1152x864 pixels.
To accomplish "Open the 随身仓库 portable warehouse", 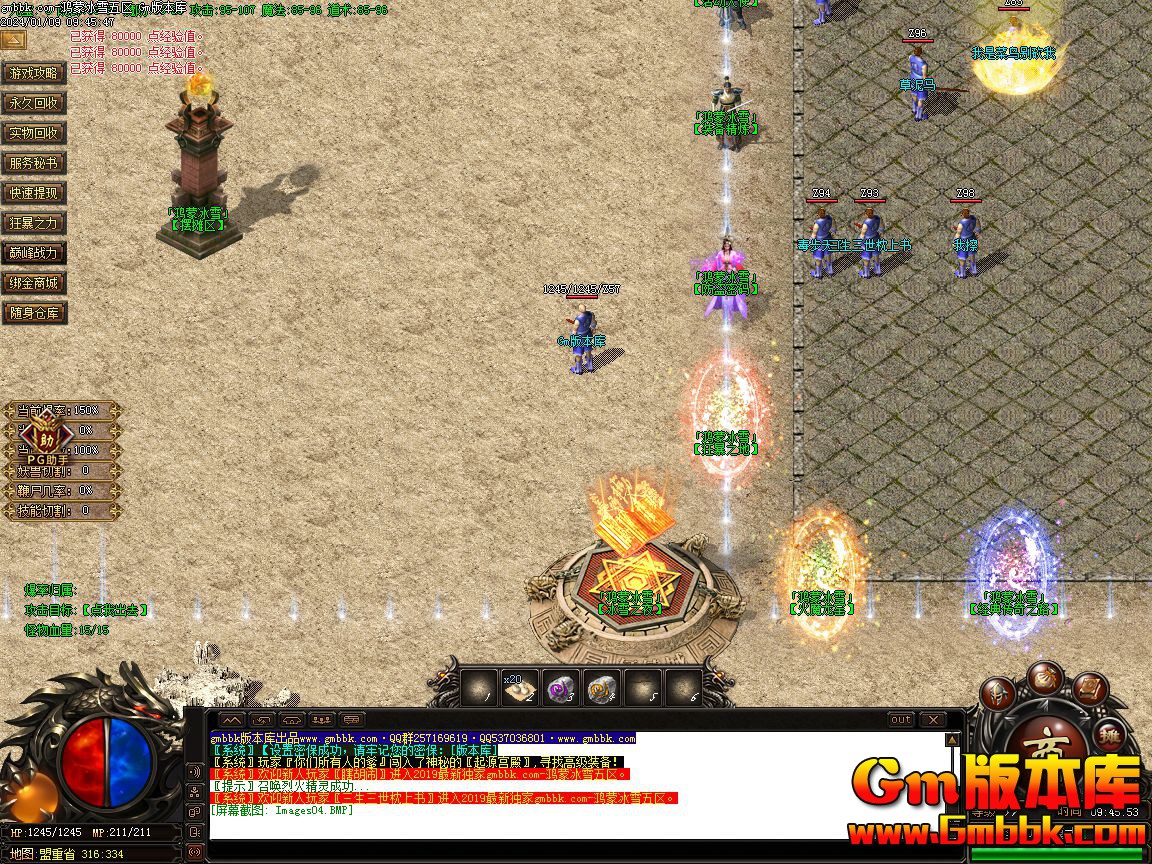I will tap(35, 313).
